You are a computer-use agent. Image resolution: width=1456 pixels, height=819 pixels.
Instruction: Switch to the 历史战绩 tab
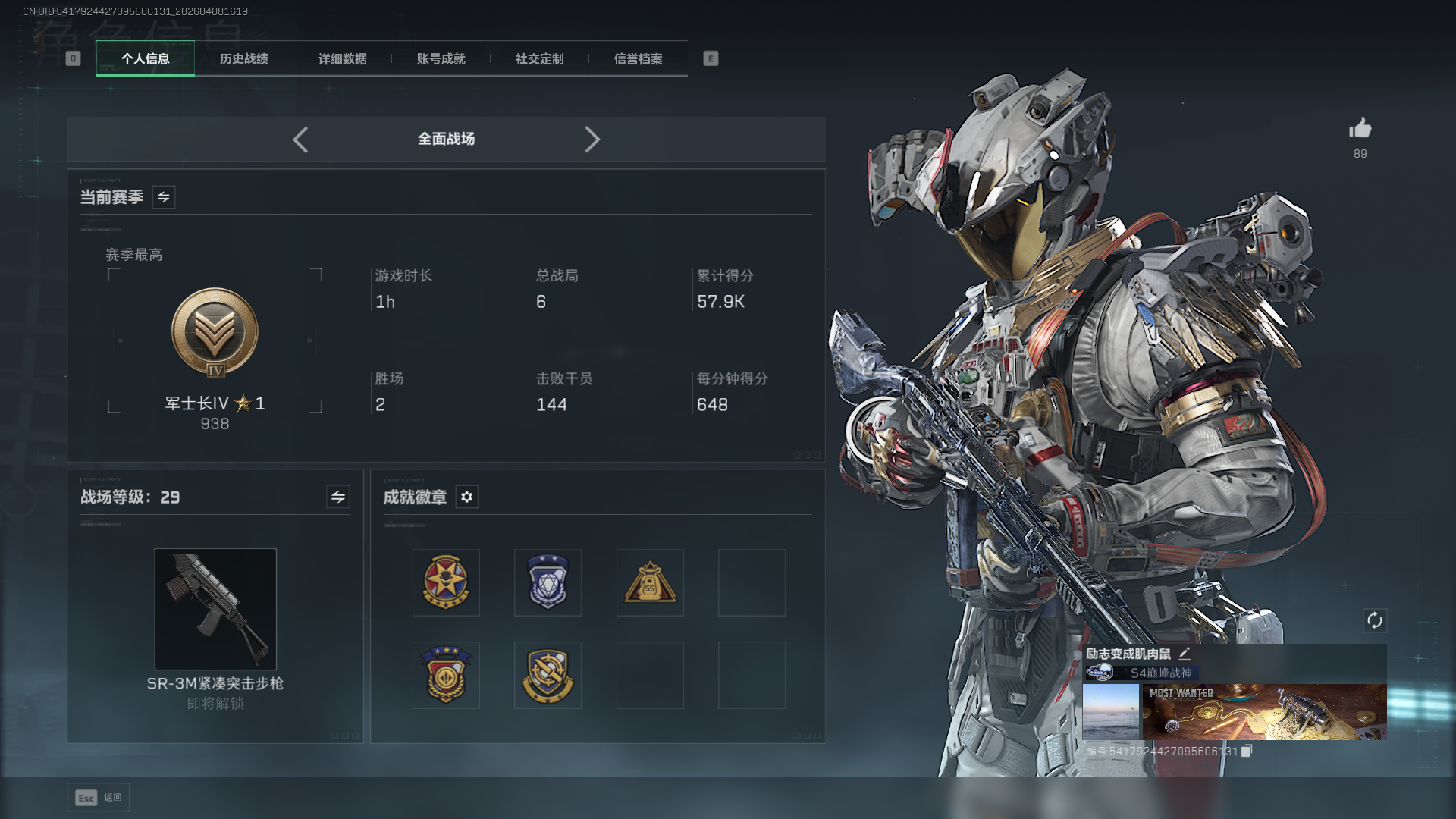[243, 59]
